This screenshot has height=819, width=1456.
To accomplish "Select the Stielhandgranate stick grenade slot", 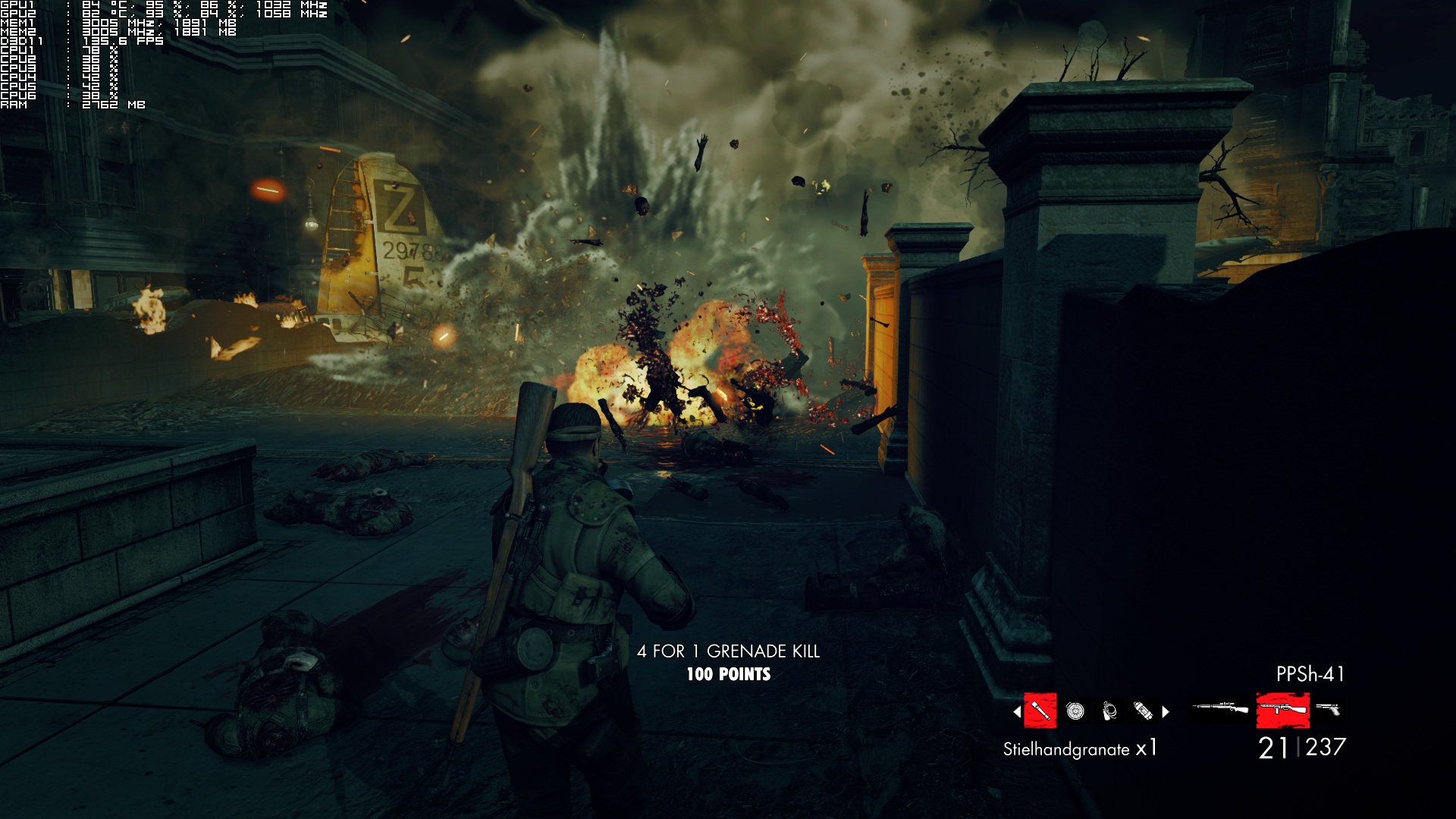I will 1040,711.
